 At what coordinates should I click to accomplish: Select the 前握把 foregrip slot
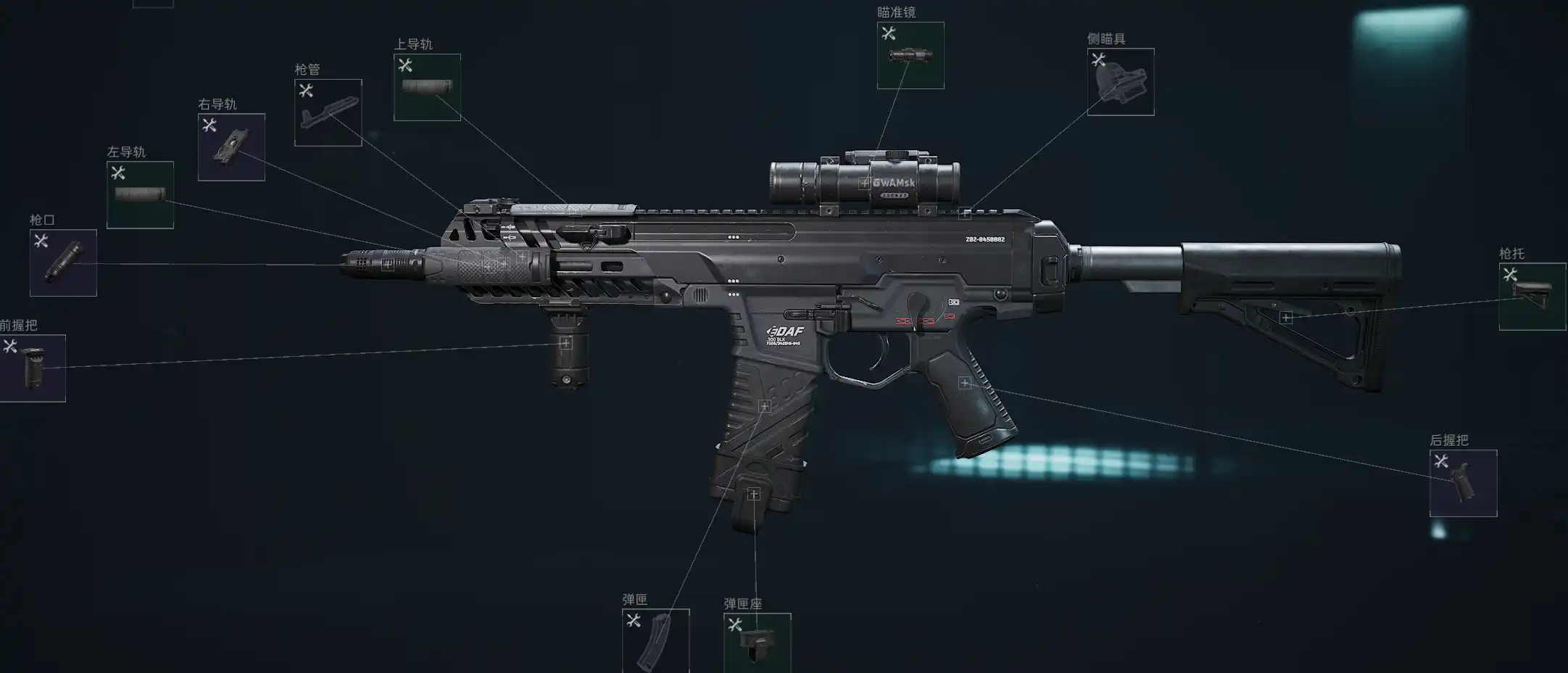pyautogui.click(x=33, y=368)
